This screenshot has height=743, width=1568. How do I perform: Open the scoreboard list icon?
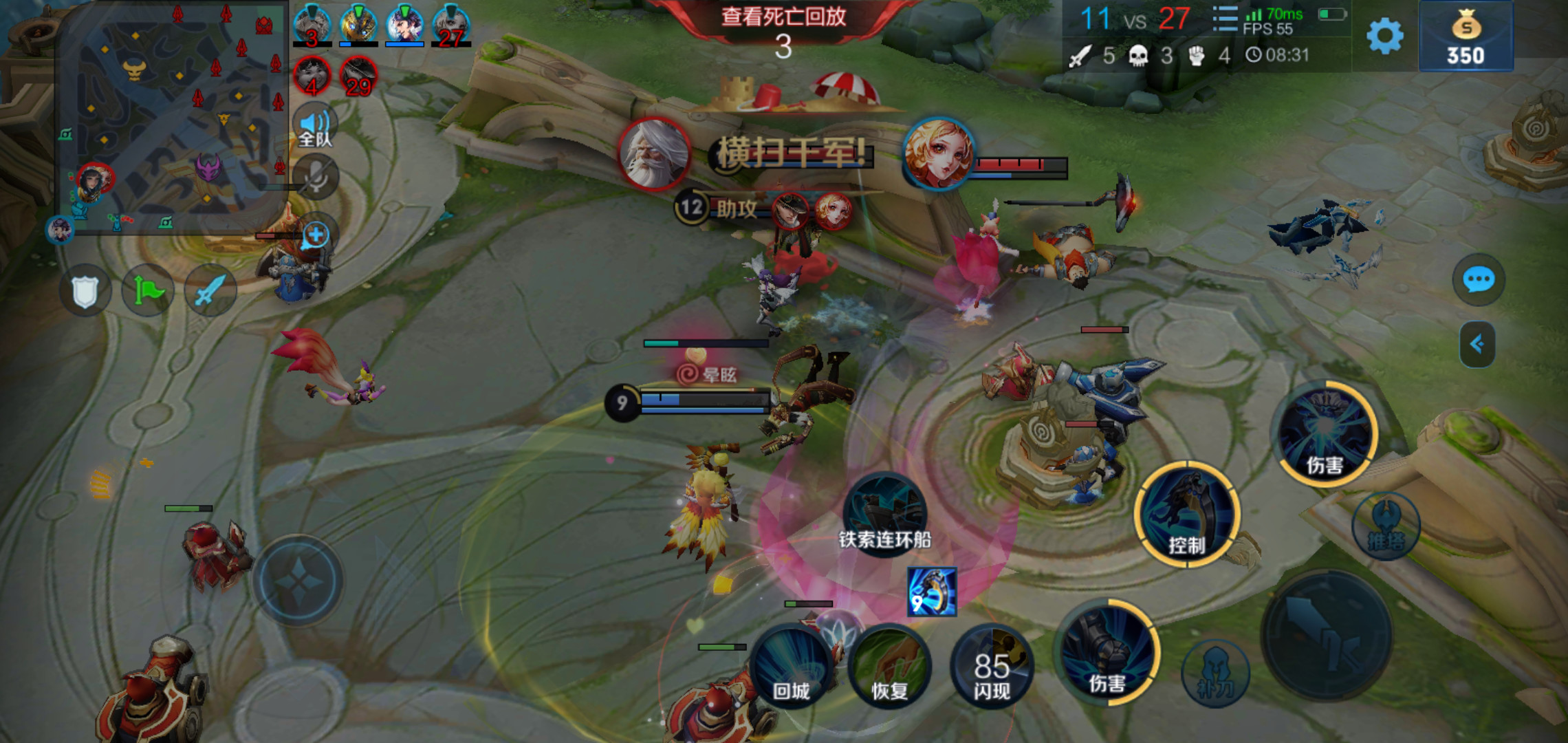(1224, 19)
